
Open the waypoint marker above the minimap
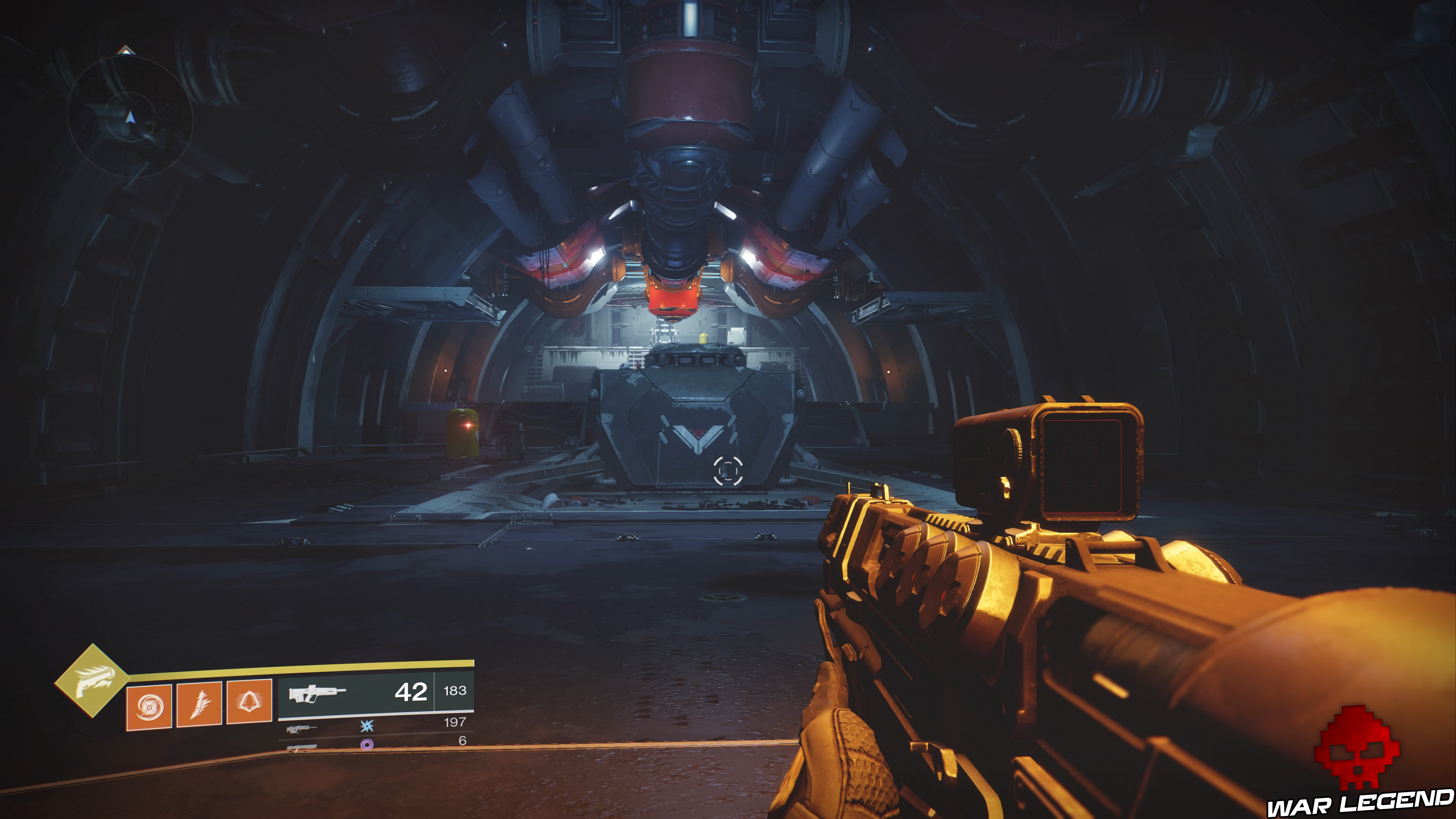(x=126, y=50)
